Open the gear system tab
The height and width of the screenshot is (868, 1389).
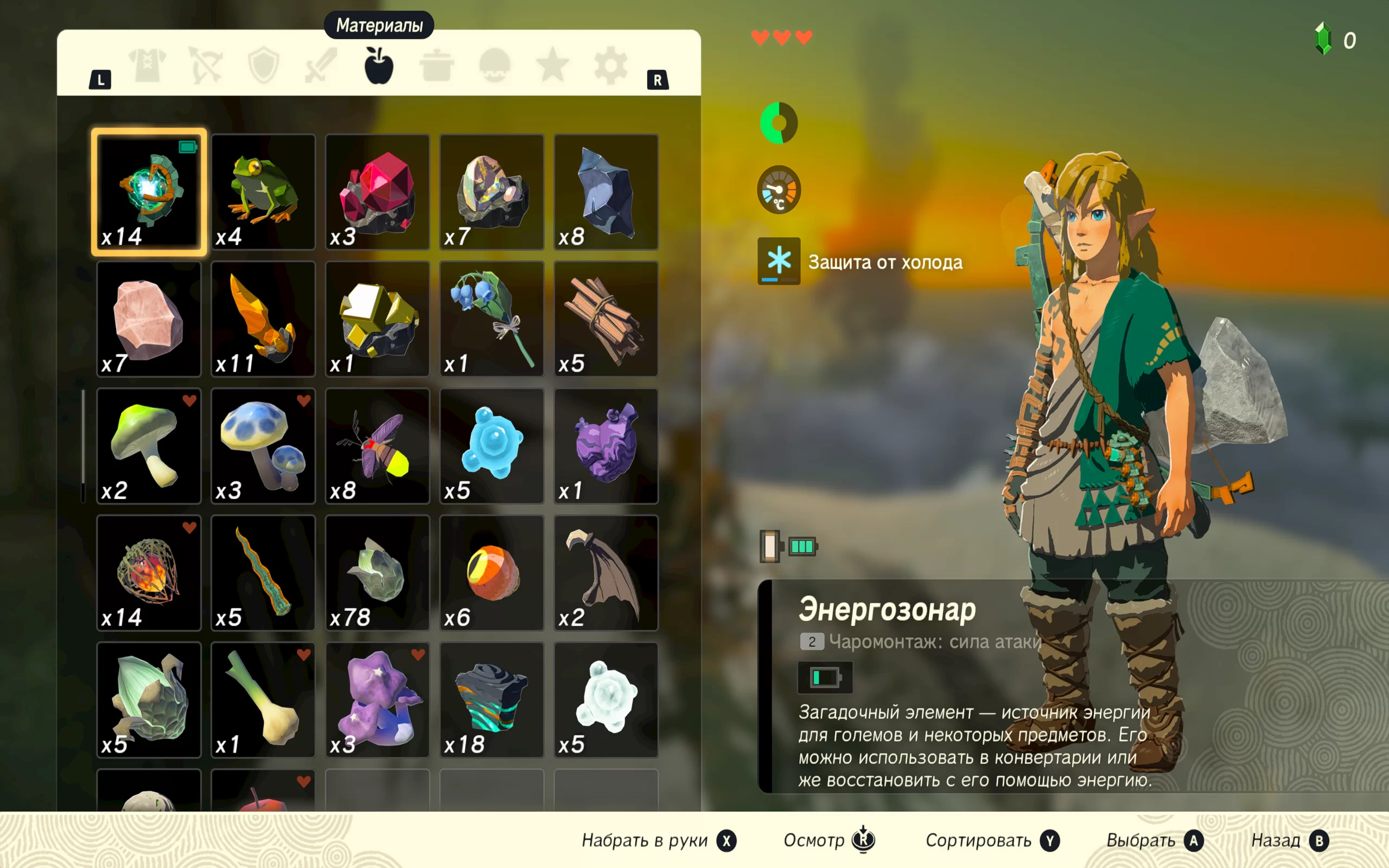click(x=610, y=66)
